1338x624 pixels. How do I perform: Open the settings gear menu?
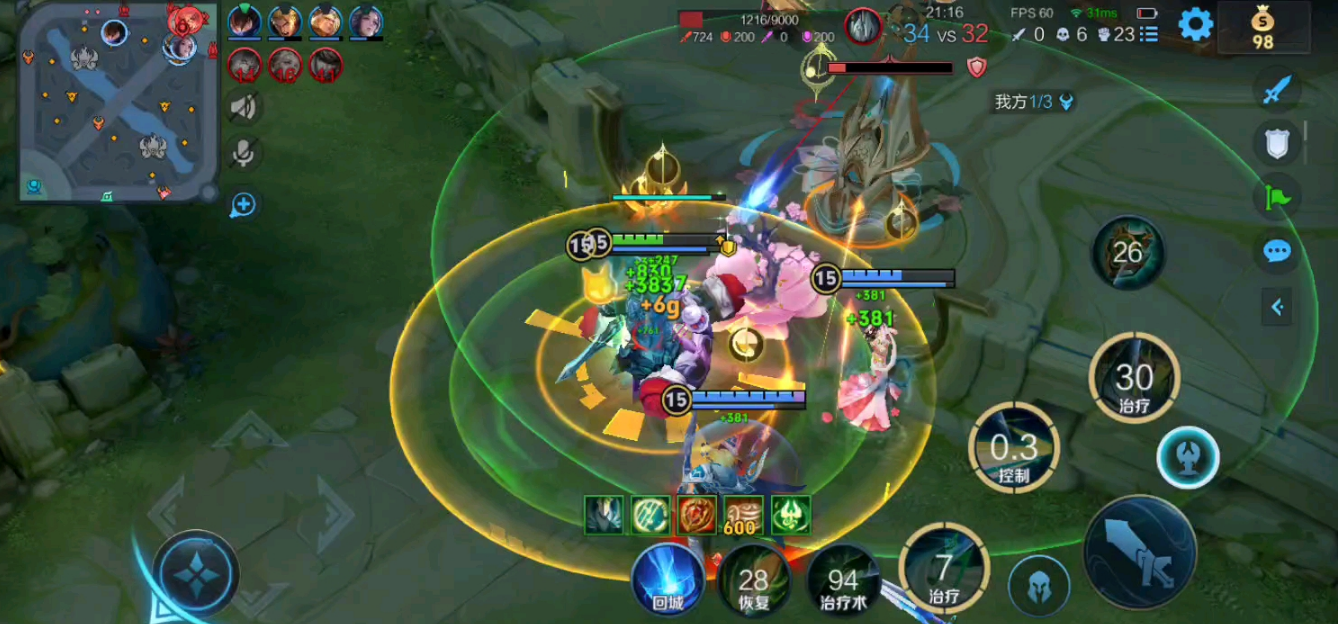(x=1195, y=24)
